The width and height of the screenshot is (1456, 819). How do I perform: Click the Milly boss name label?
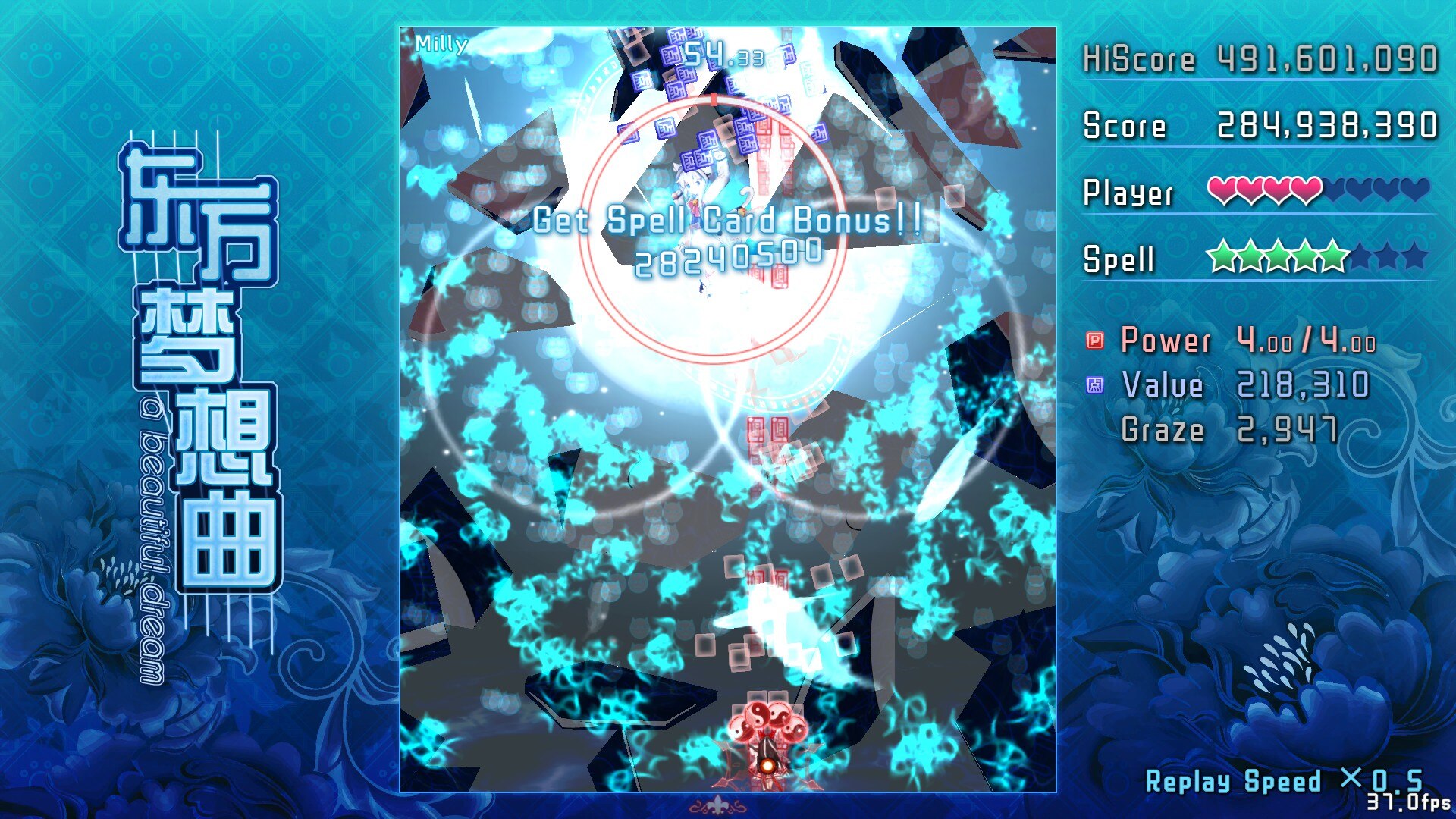pos(440,43)
